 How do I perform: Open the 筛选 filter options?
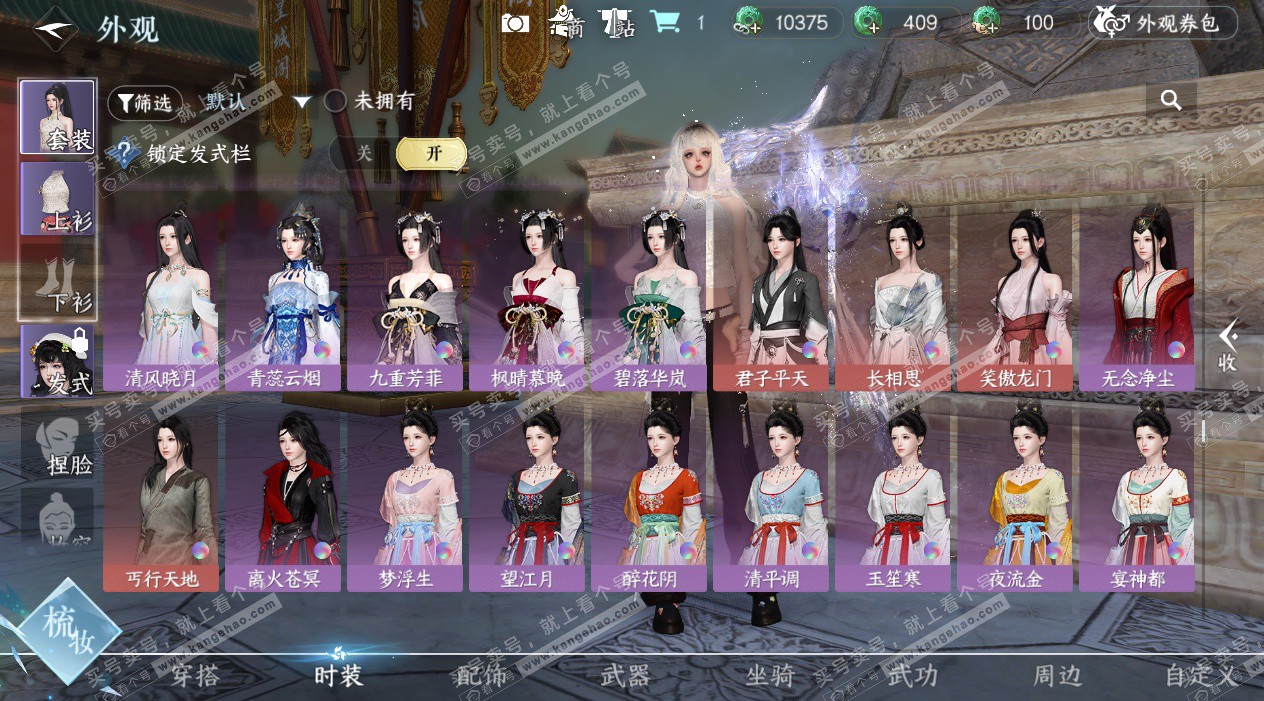click(x=145, y=101)
